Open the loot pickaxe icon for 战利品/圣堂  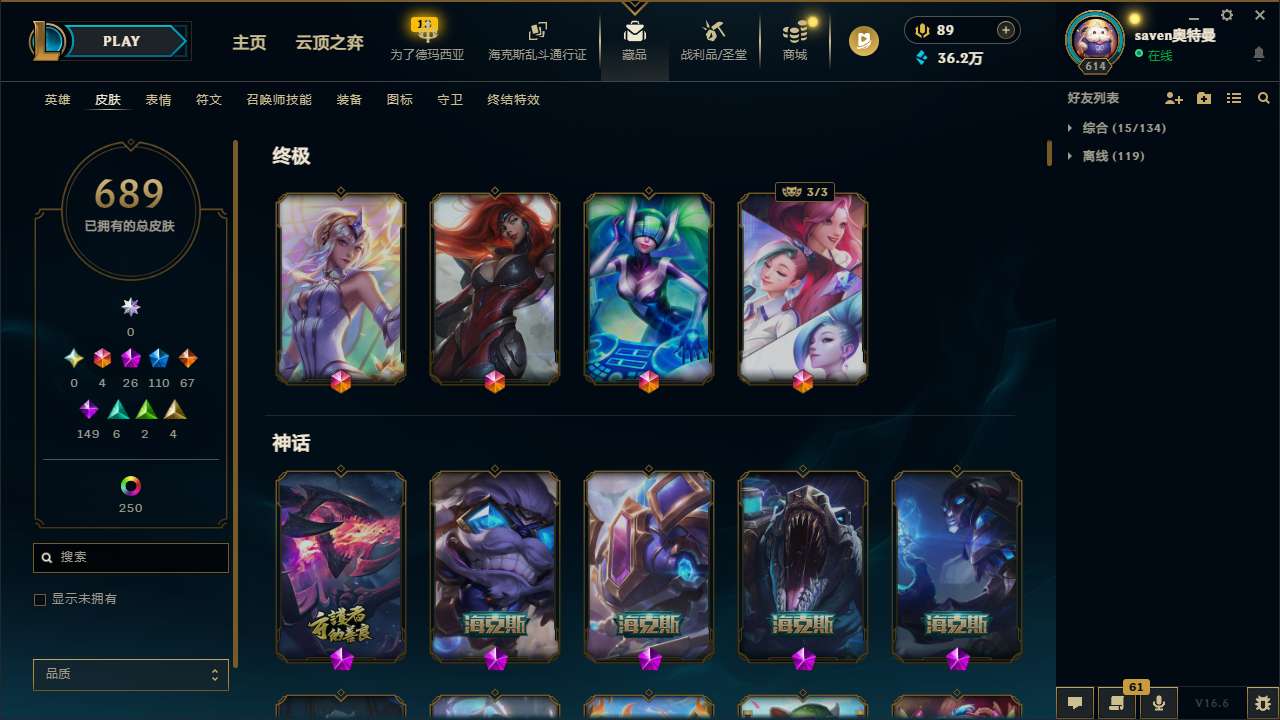coord(713,28)
